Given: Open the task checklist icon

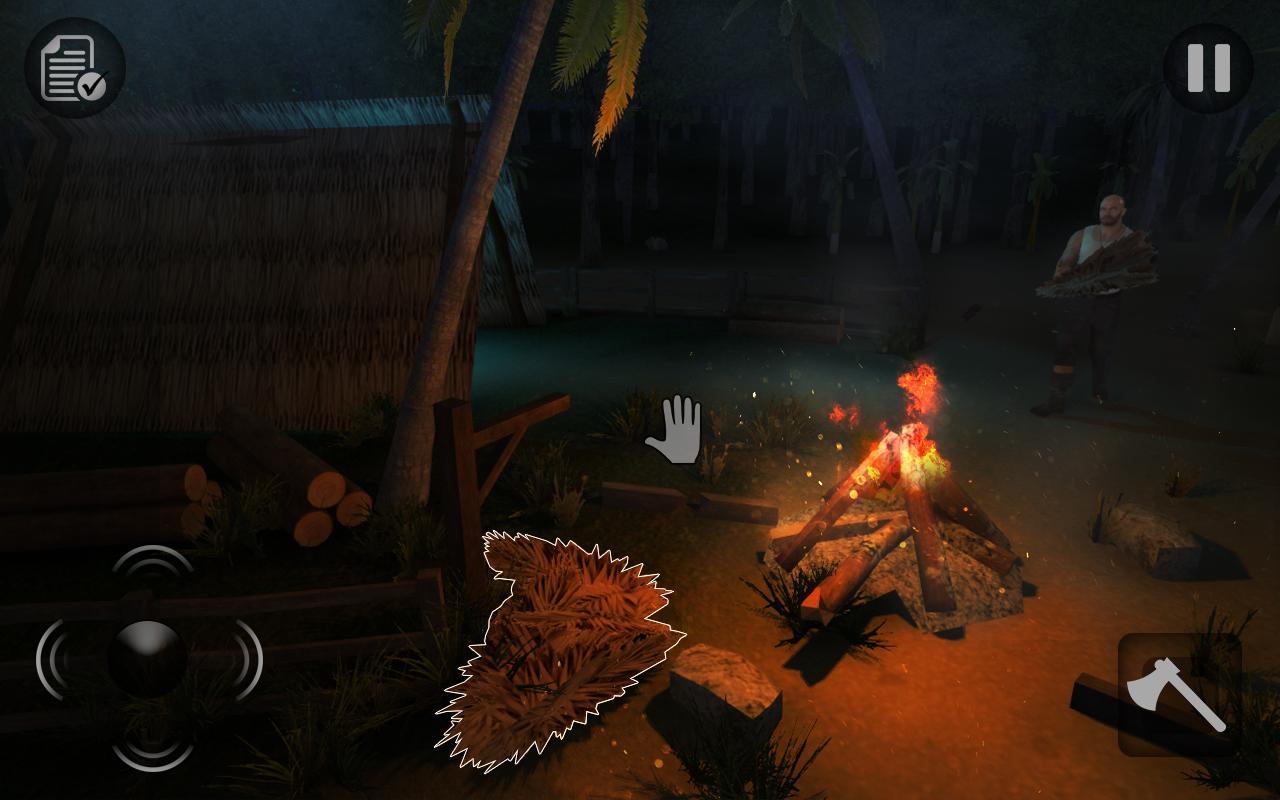Looking at the screenshot, I should click(75, 68).
